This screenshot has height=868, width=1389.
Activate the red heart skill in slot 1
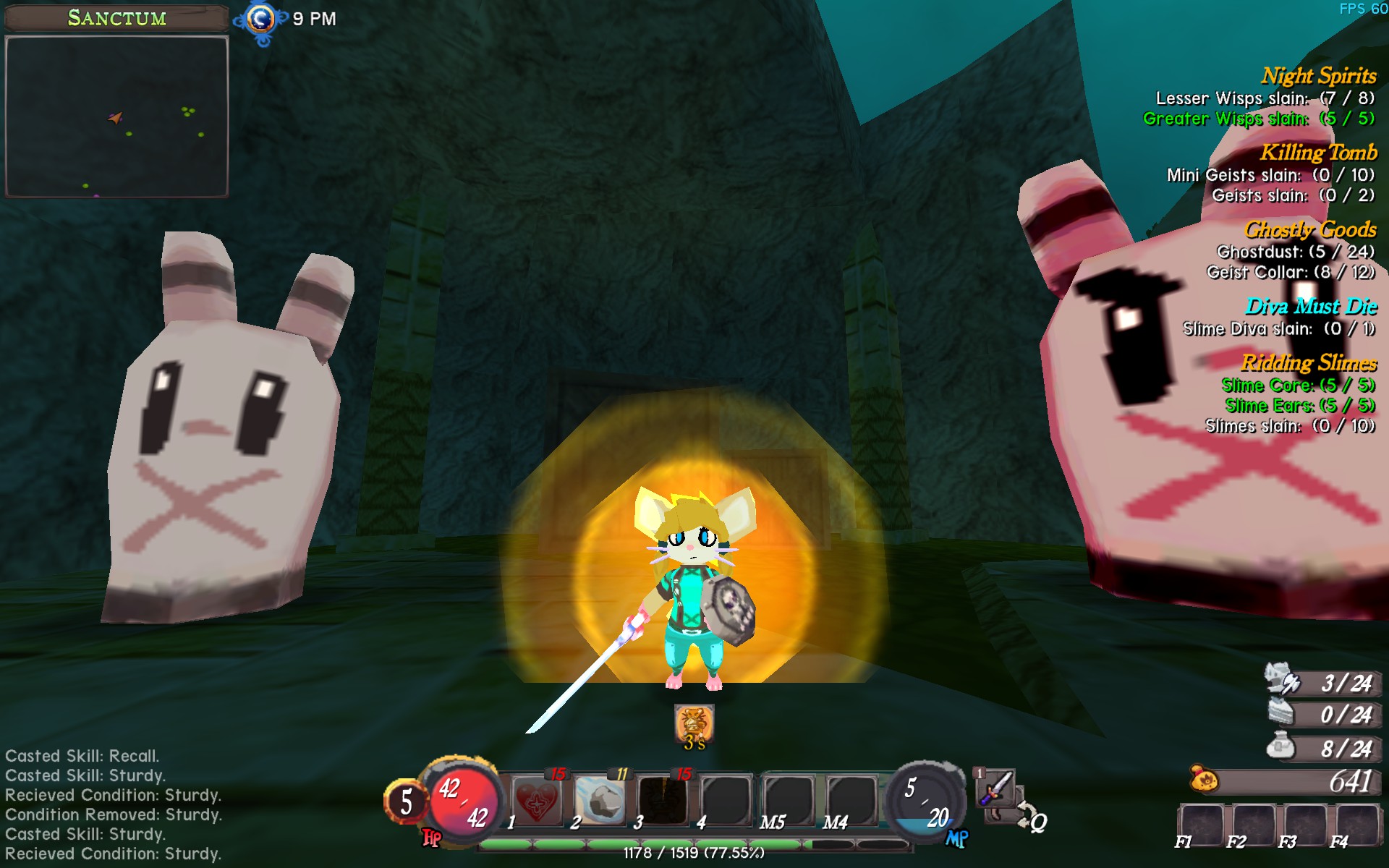(538, 801)
